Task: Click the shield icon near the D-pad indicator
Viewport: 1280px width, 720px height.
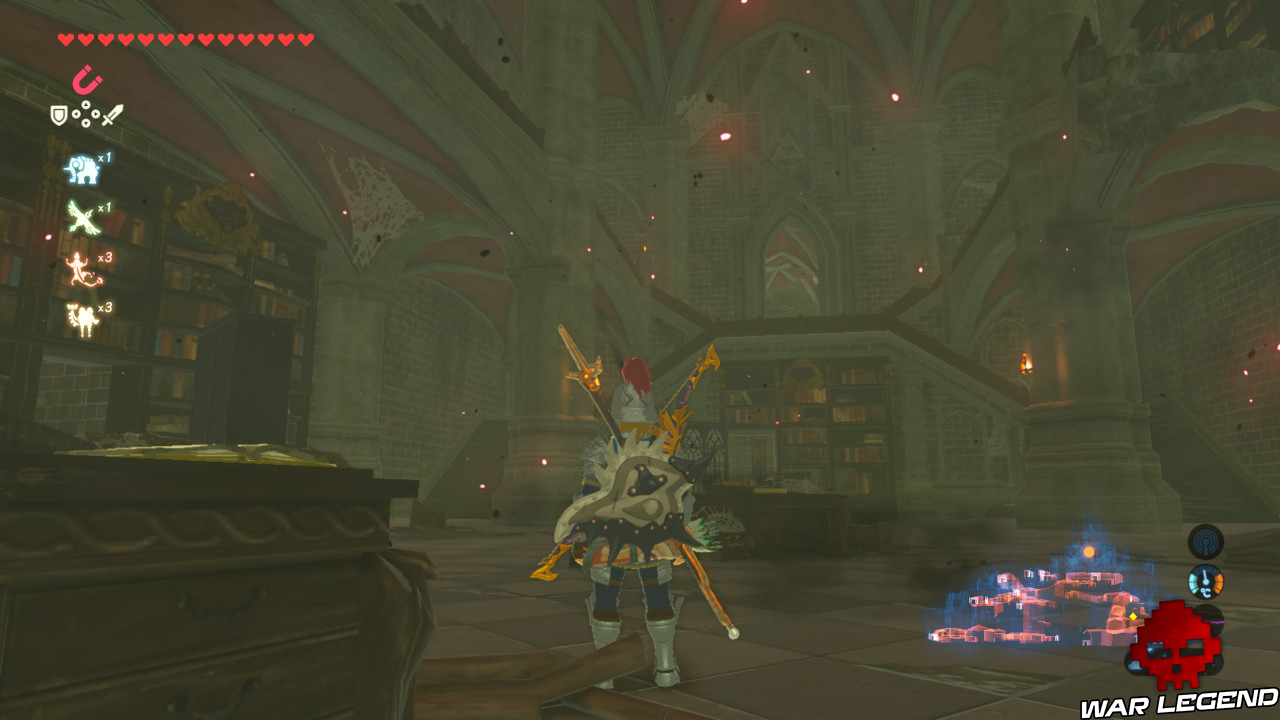Action: pyautogui.click(x=59, y=114)
